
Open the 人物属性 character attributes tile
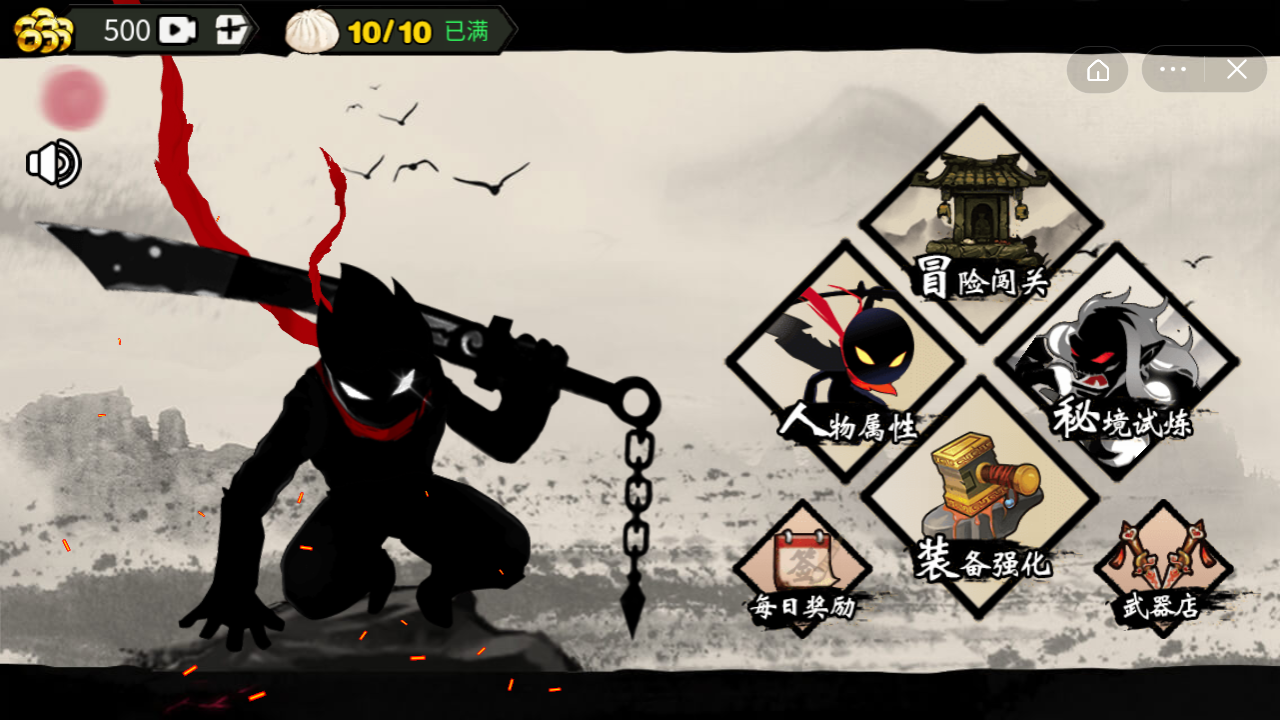[x=846, y=362]
